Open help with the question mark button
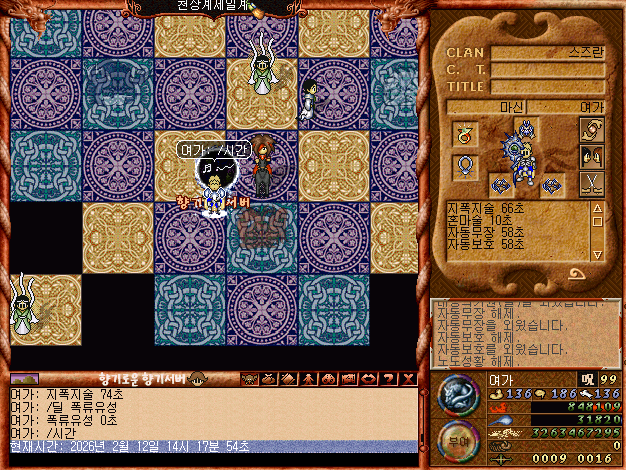This screenshot has width=626, height=470. (389, 378)
